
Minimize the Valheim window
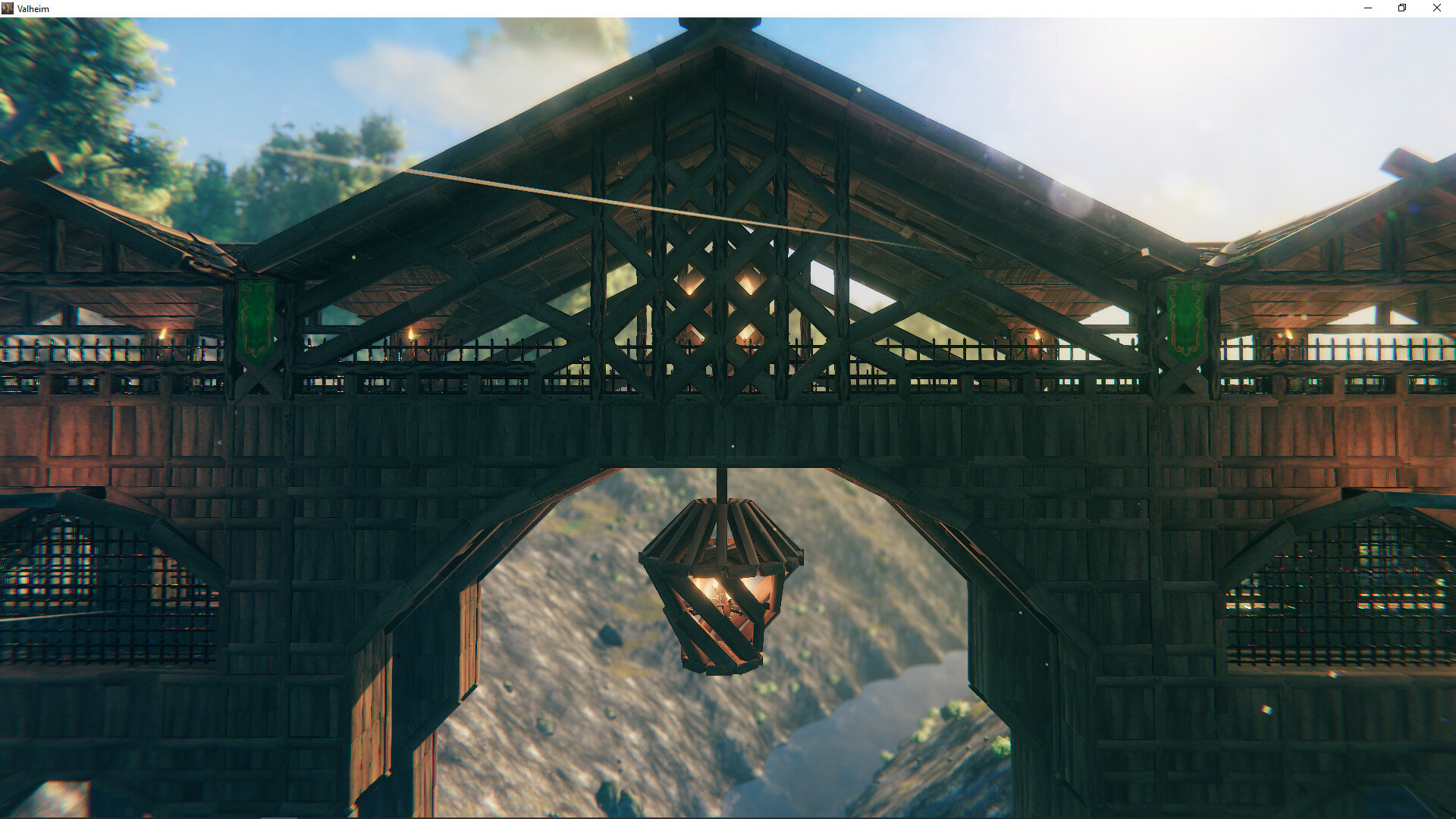point(1367,8)
